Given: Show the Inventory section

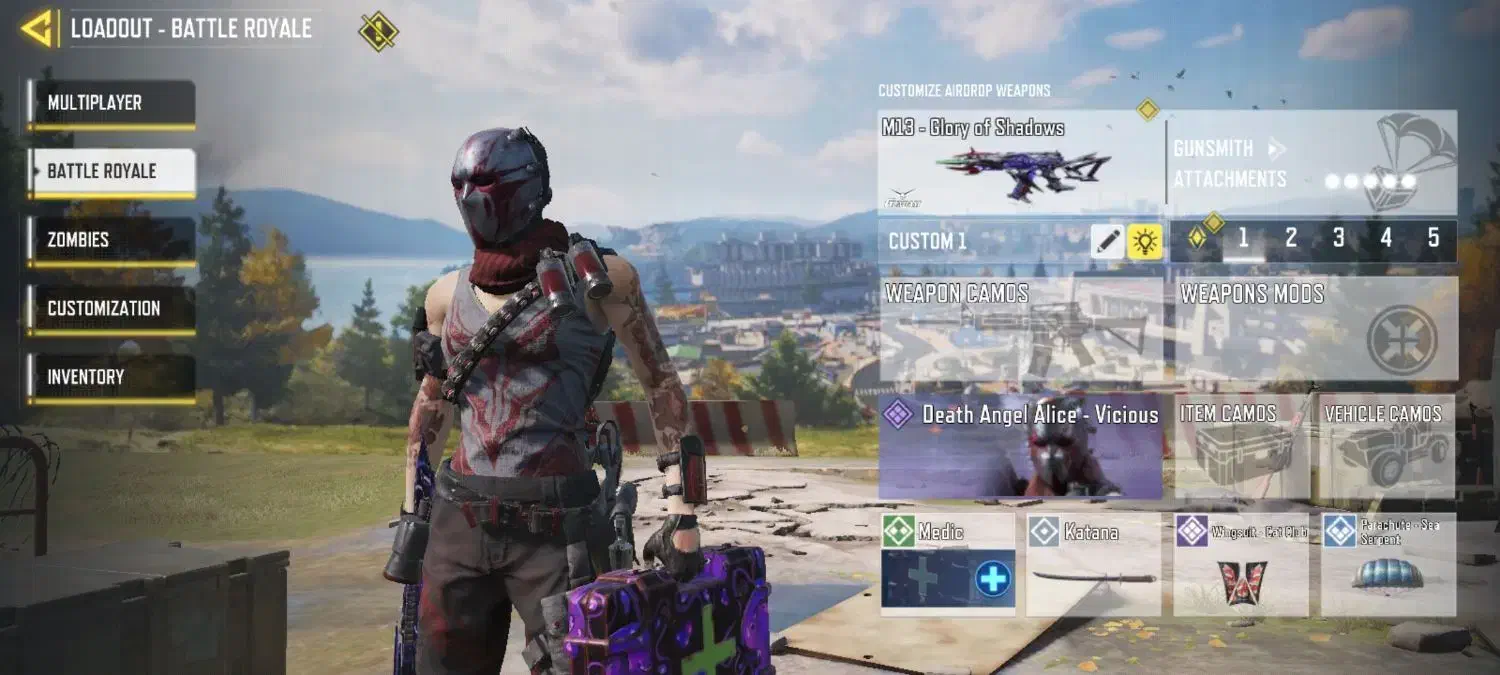Looking at the screenshot, I should 111,377.
